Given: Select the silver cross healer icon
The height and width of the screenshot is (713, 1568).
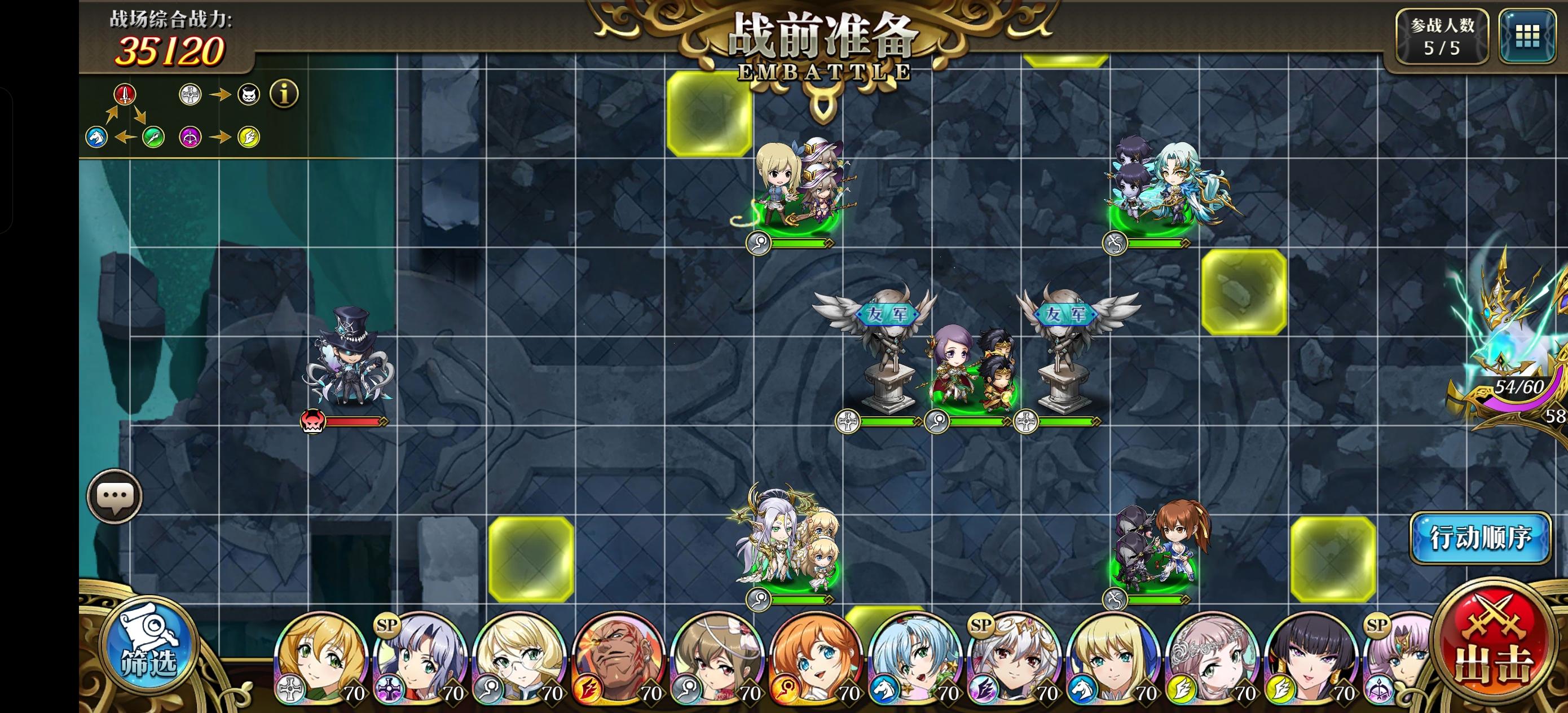Looking at the screenshot, I should point(190,95).
